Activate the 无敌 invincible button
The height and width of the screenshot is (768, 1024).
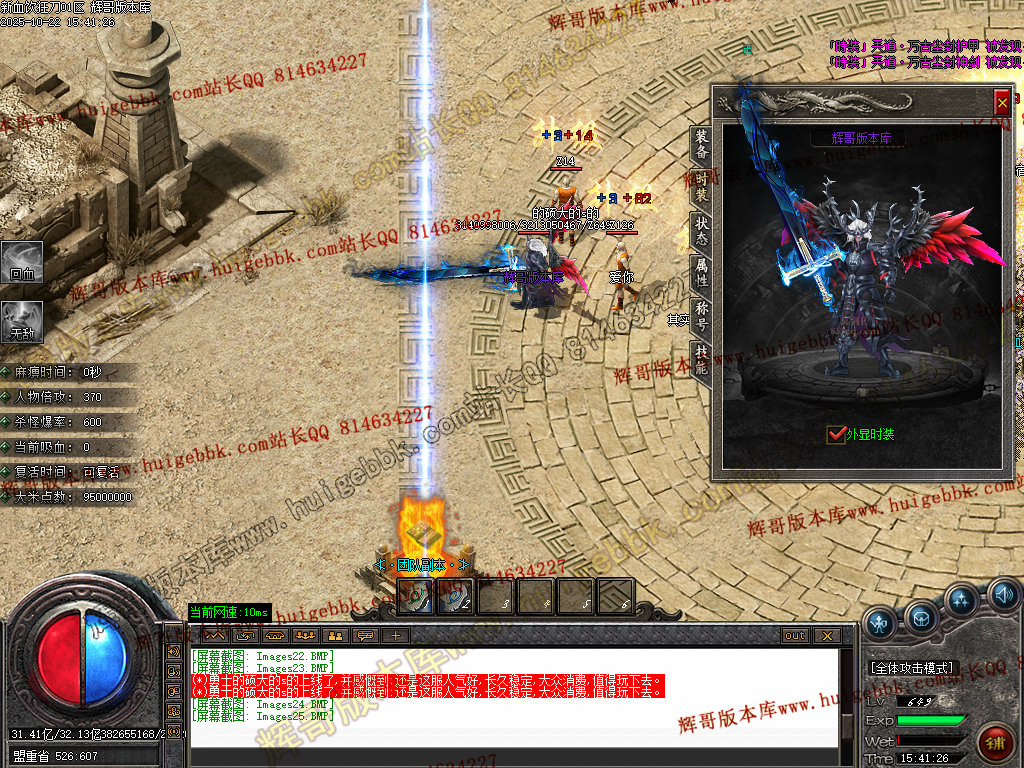22,322
